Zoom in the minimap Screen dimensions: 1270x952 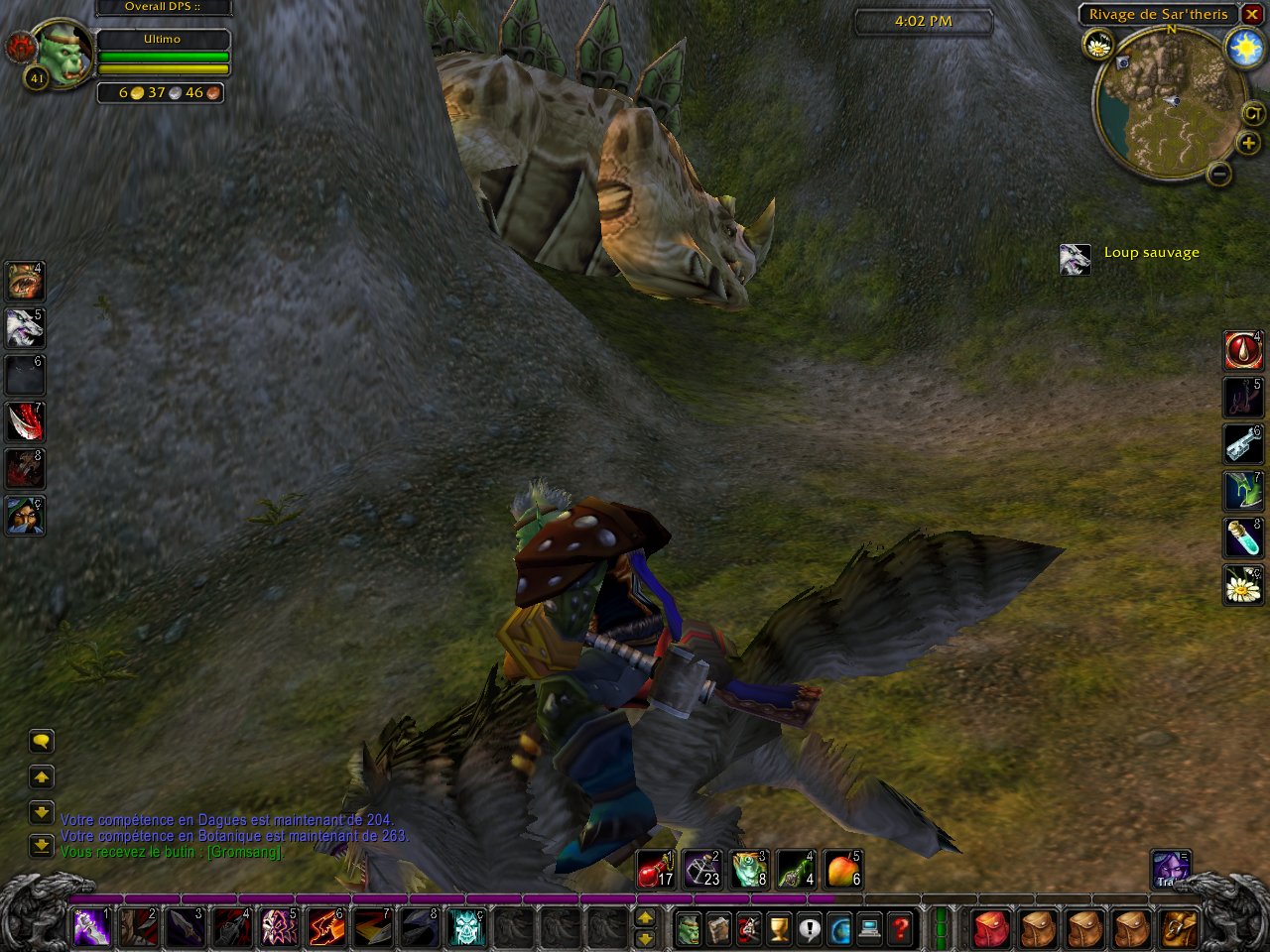pyautogui.click(x=1248, y=144)
